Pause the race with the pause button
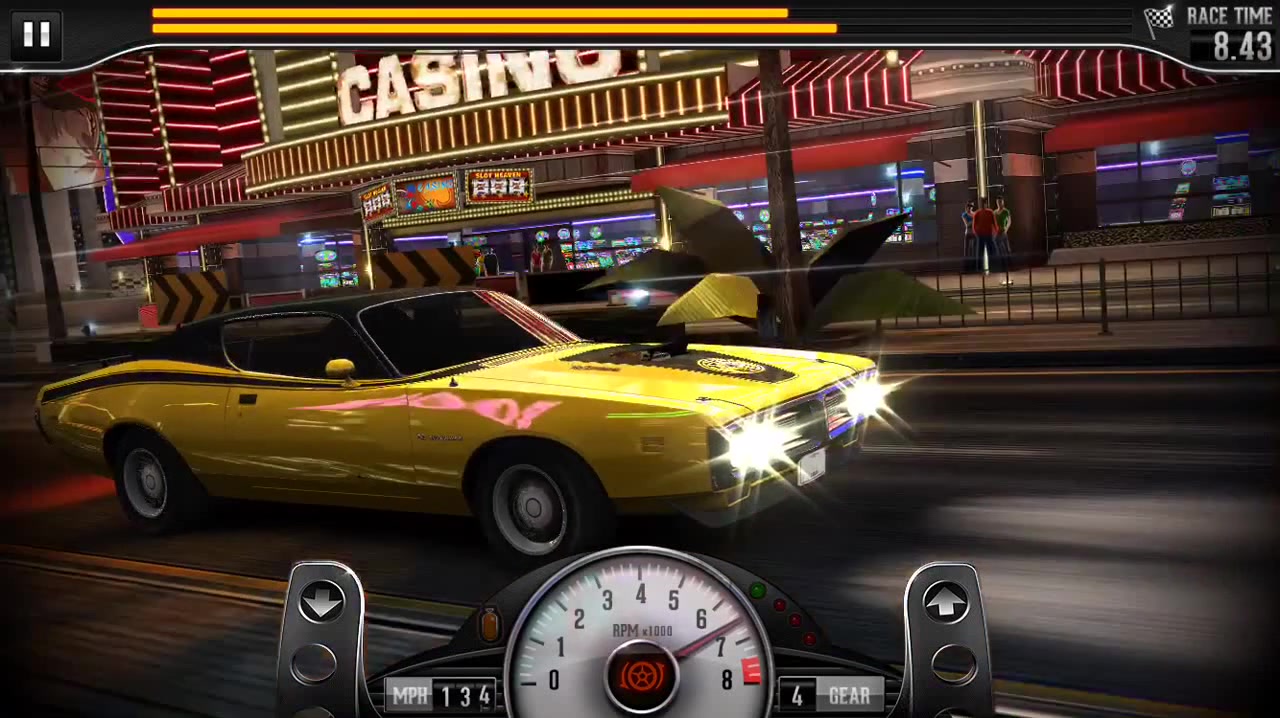1280x718 pixels. tap(36, 35)
